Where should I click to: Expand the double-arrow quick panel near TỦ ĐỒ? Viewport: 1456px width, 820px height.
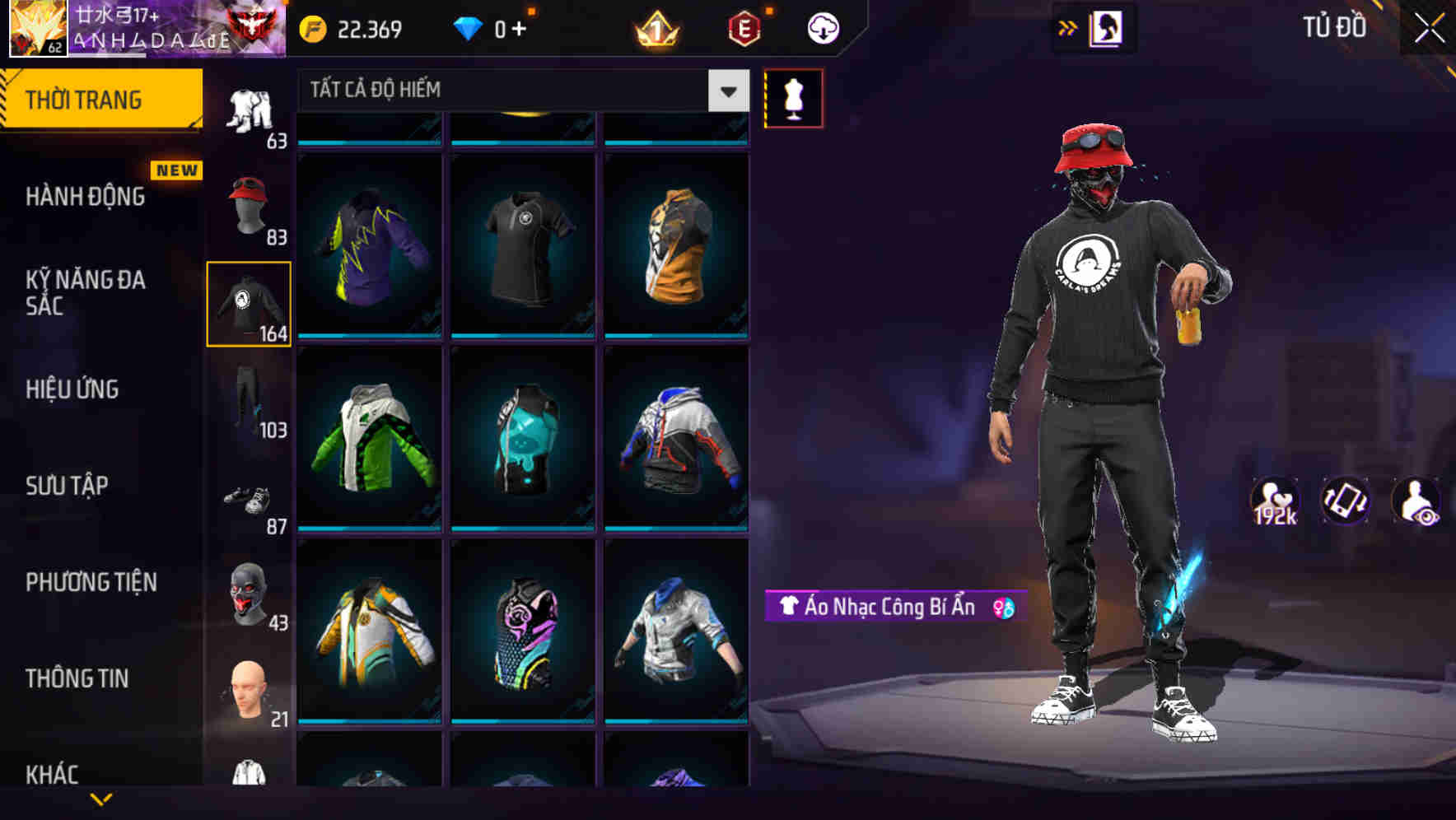pyautogui.click(x=1069, y=26)
